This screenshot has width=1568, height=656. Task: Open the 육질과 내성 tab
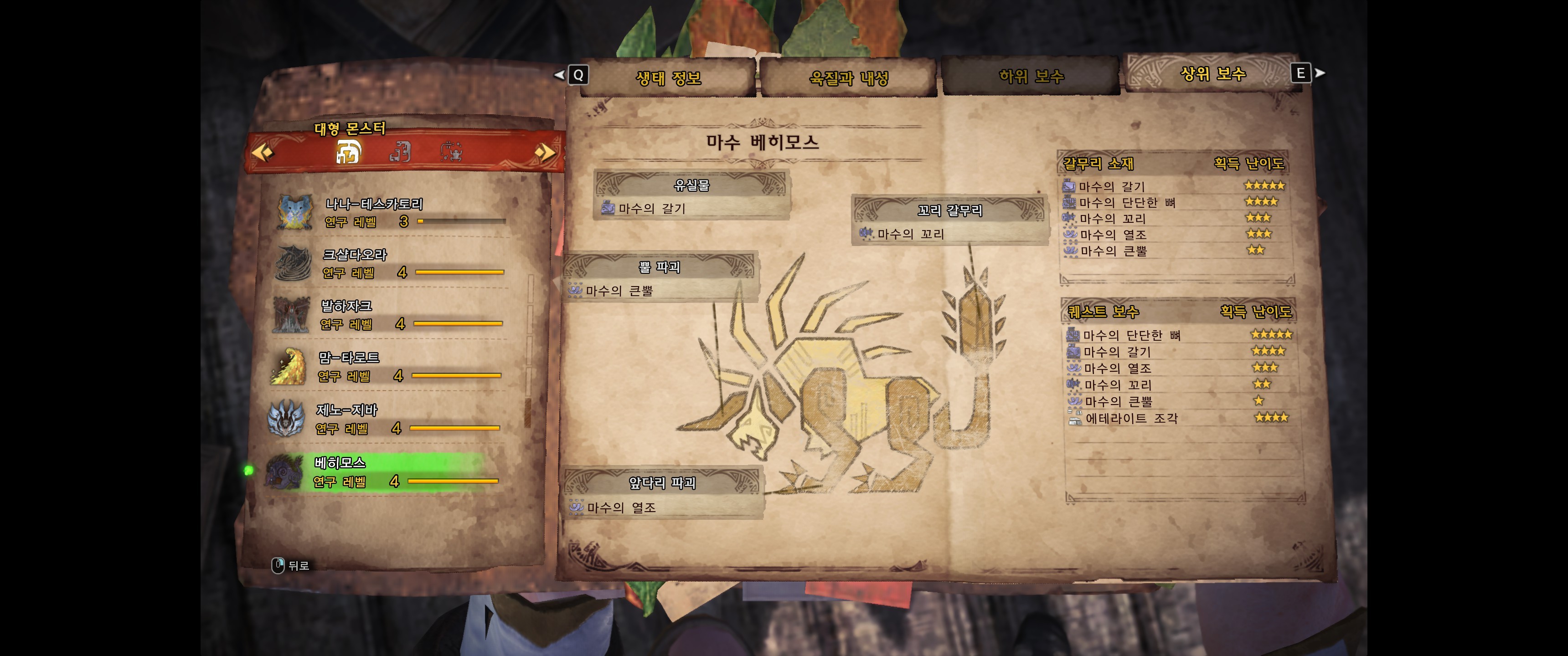pos(848,78)
